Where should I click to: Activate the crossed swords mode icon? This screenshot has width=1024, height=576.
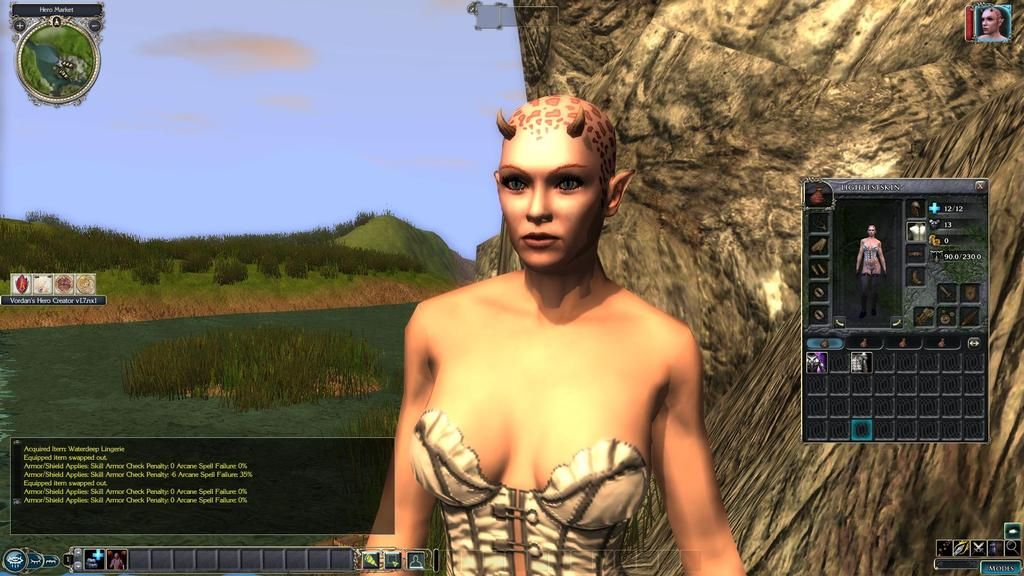click(978, 547)
